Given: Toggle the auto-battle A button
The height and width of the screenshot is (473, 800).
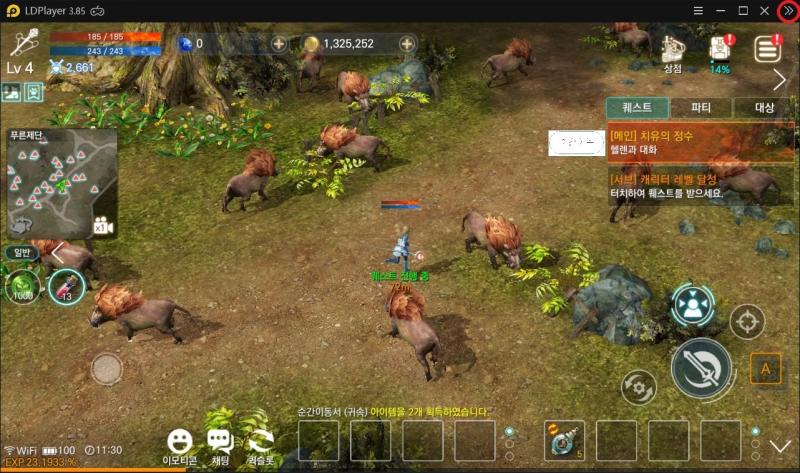Looking at the screenshot, I should click(766, 369).
